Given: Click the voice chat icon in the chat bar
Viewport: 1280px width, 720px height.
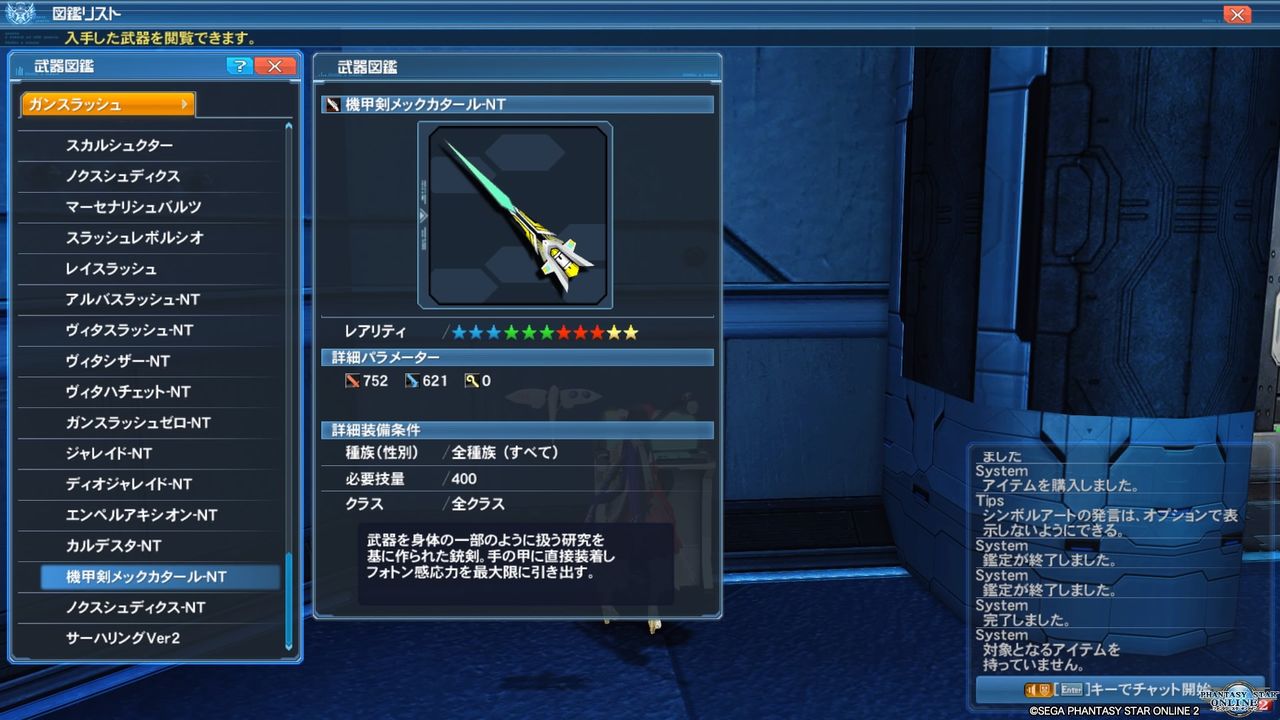Looking at the screenshot, I should [1028, 688].
